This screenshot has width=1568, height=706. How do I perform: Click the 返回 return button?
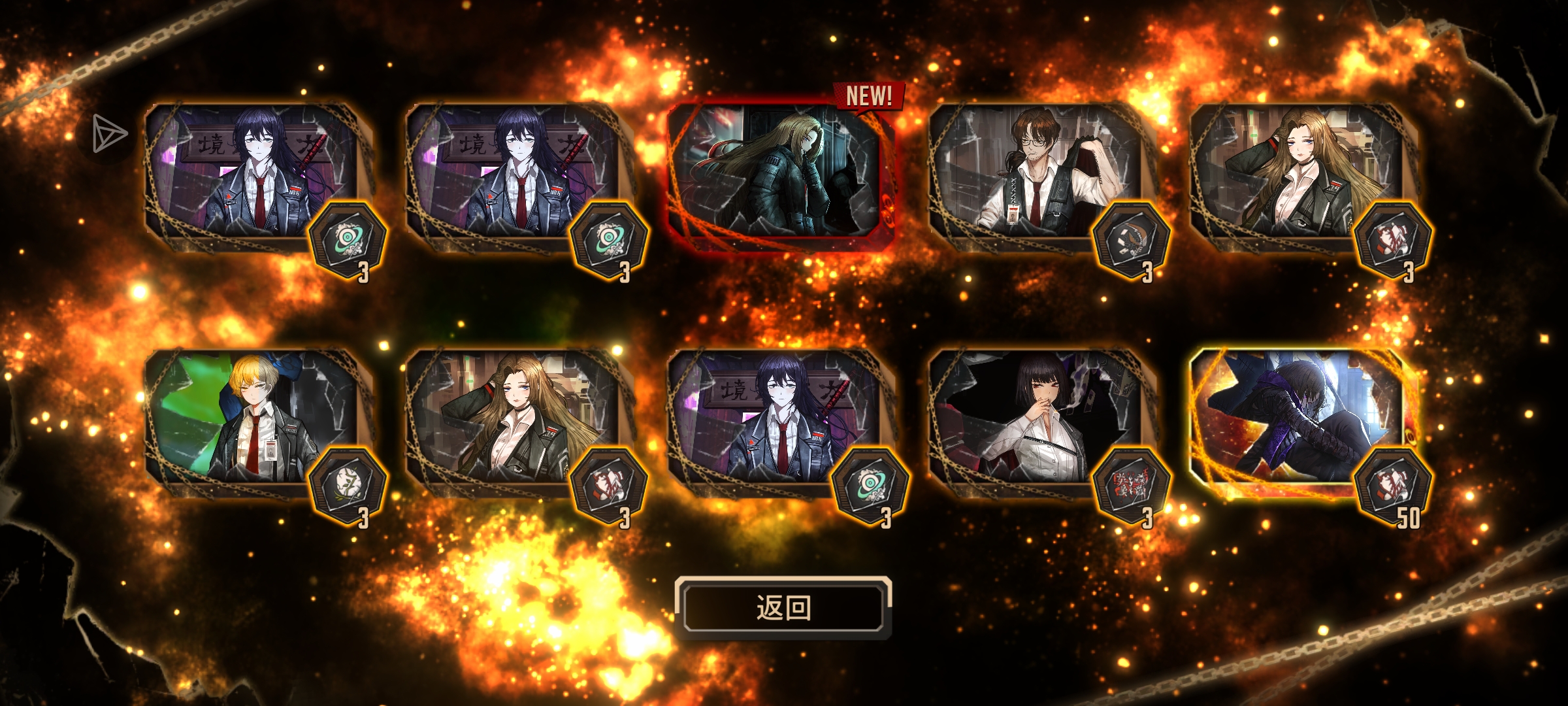click(x=783, y=608)
